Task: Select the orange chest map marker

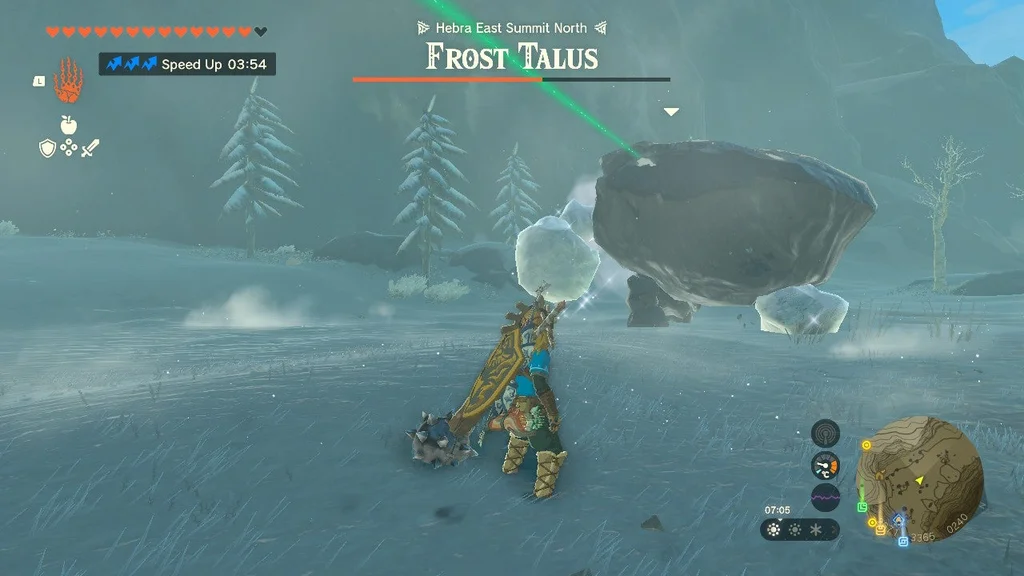Action: [x=880, y=529]
